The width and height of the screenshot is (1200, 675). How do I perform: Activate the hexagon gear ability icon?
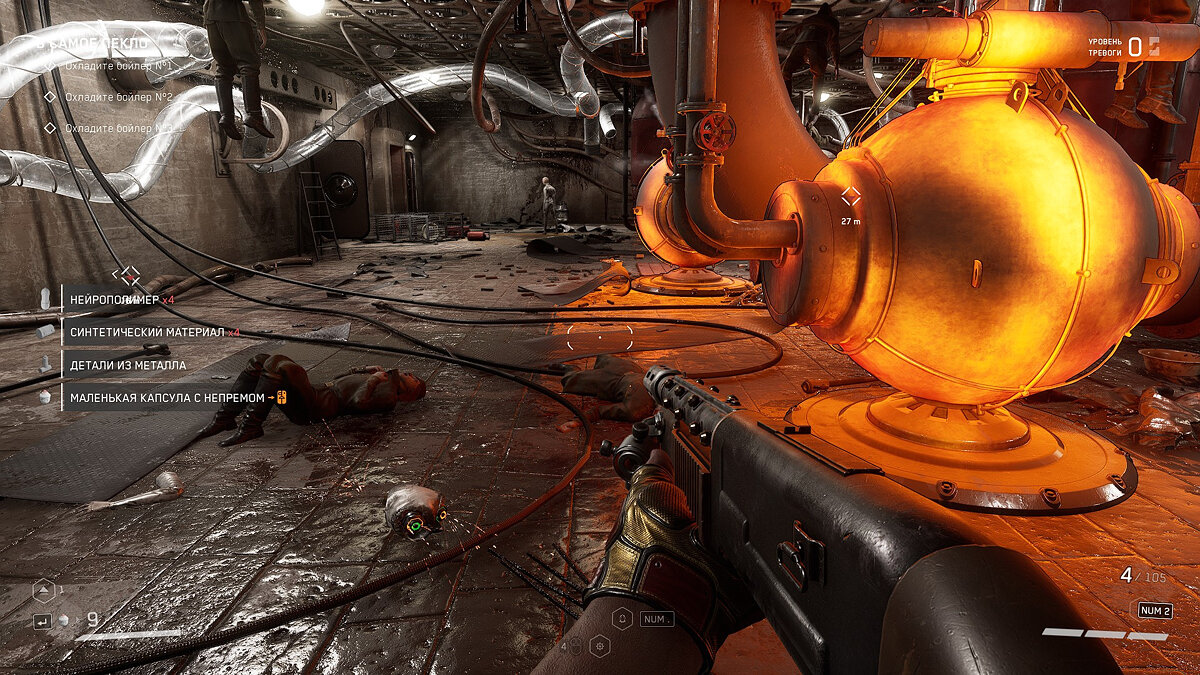click(x=600, y=646)
